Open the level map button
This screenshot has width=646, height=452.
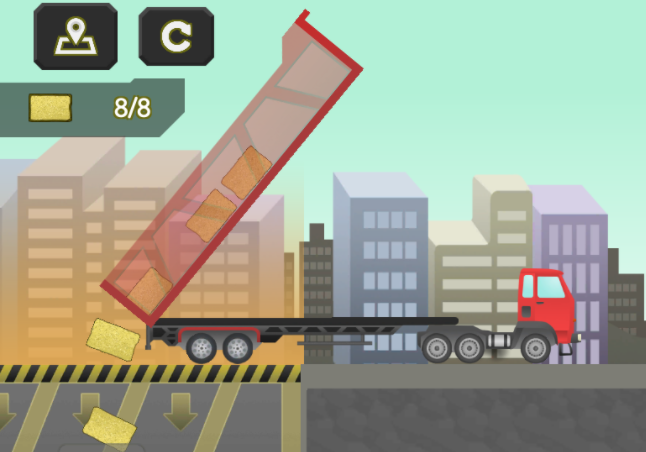point(76,36)
